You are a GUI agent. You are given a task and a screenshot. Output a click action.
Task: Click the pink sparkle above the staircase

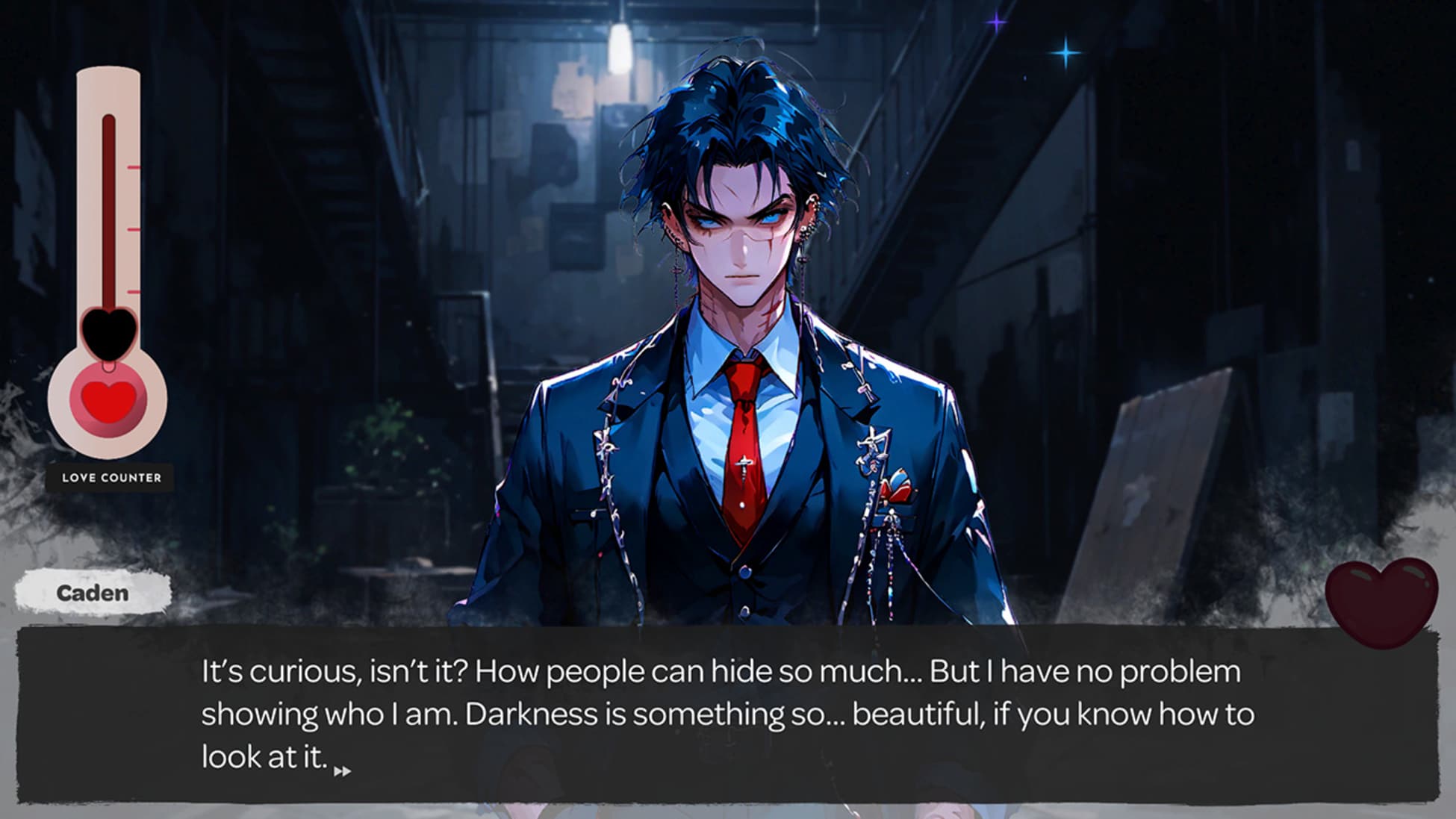point(997,23)
